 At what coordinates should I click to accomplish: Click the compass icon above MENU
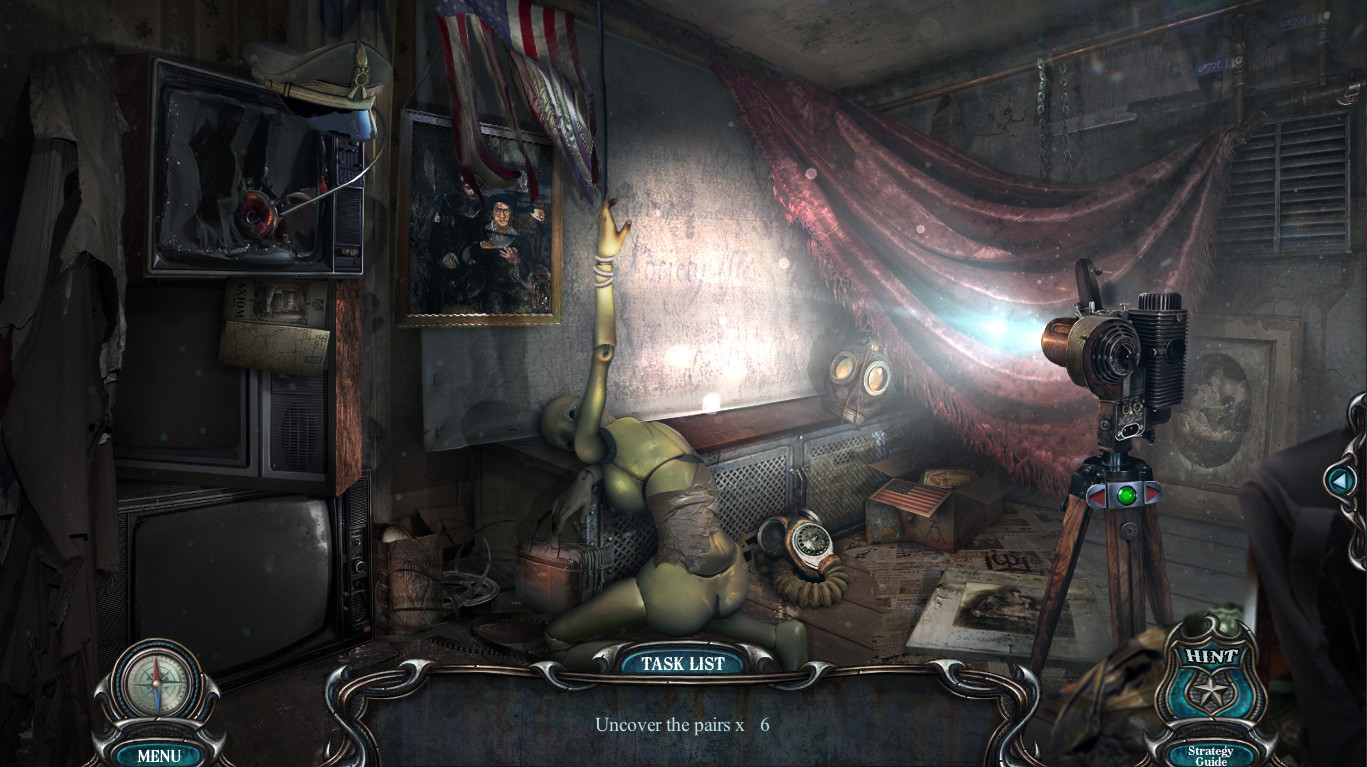point(157,682)
